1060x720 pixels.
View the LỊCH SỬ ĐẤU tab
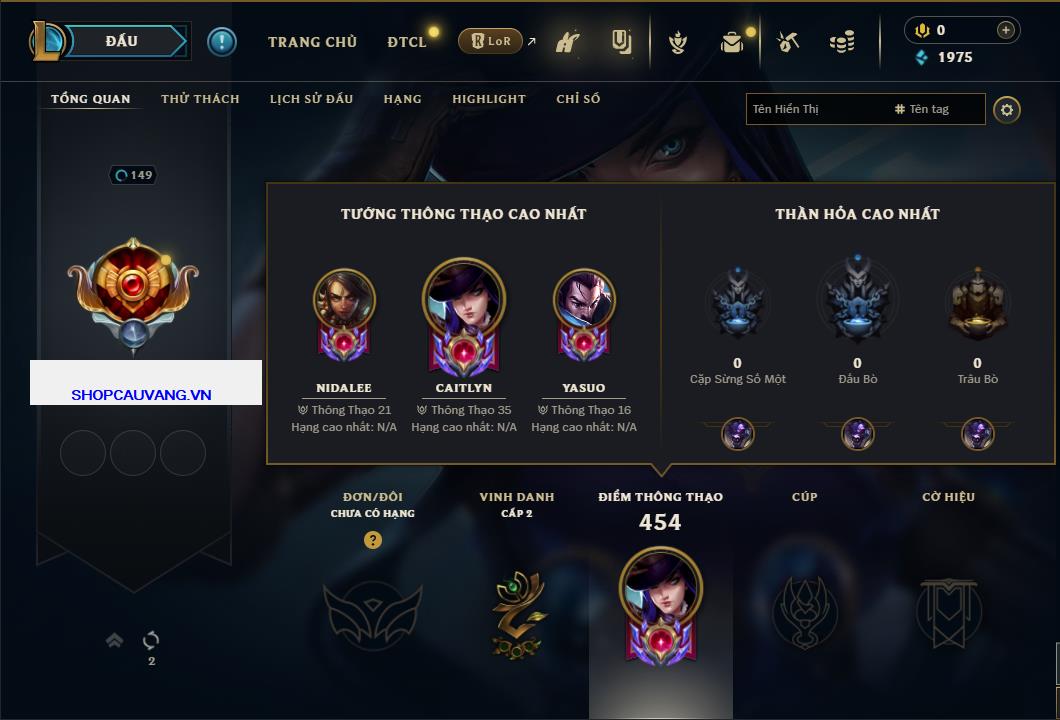311,99
